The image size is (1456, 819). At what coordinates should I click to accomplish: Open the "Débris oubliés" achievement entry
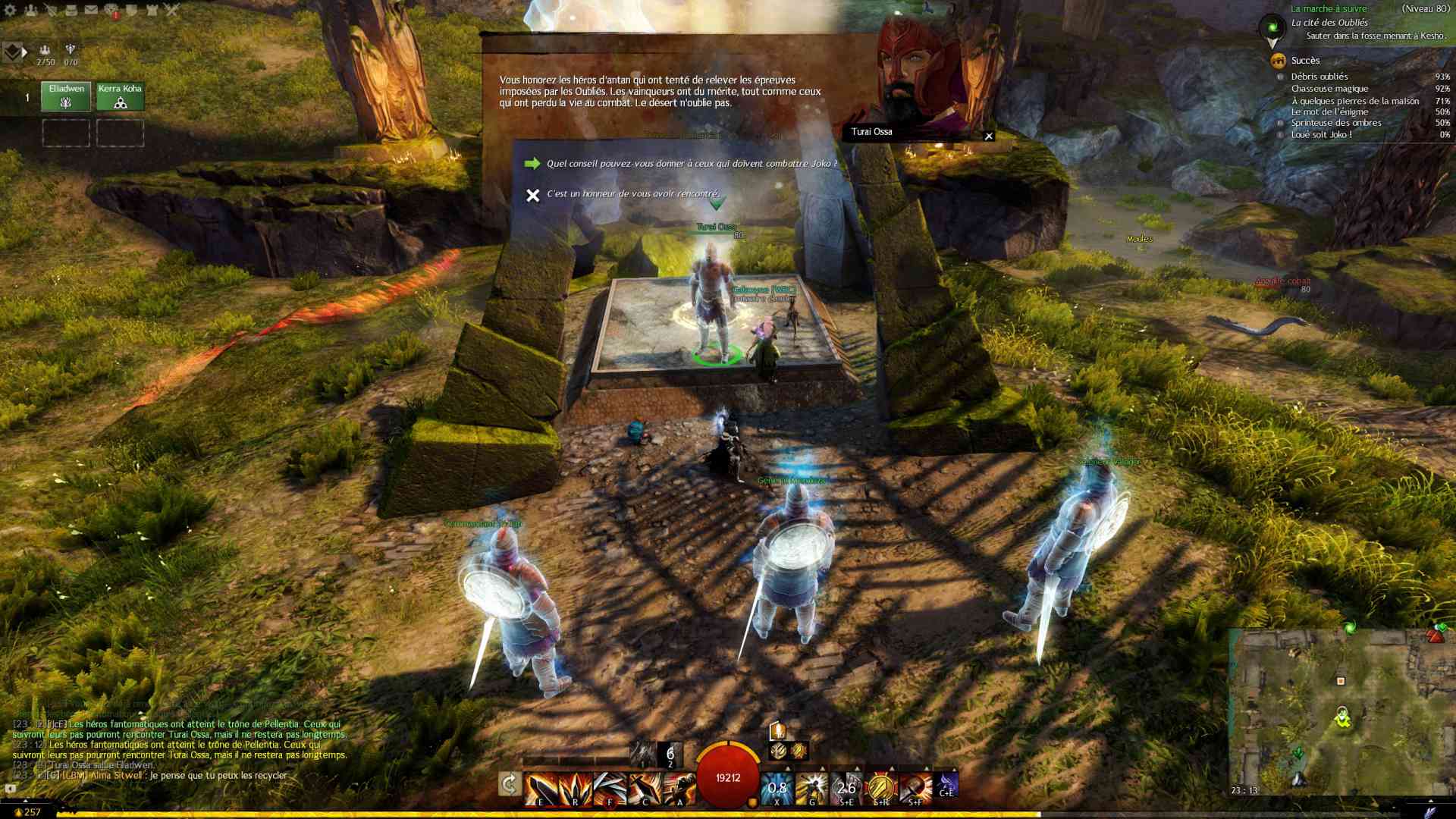pos(1319,77)
